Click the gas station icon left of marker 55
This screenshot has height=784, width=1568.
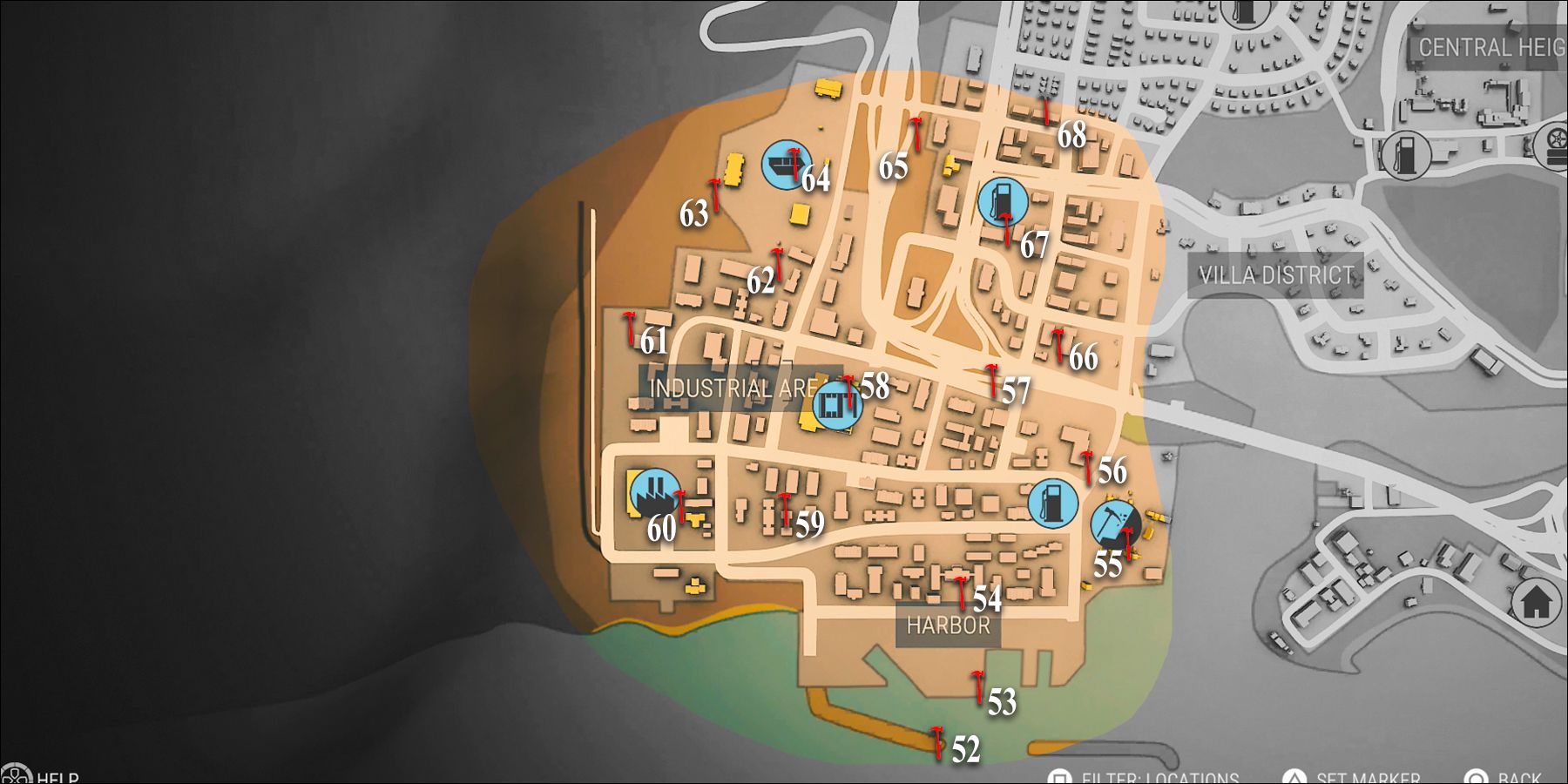(x=1055, y=503)
